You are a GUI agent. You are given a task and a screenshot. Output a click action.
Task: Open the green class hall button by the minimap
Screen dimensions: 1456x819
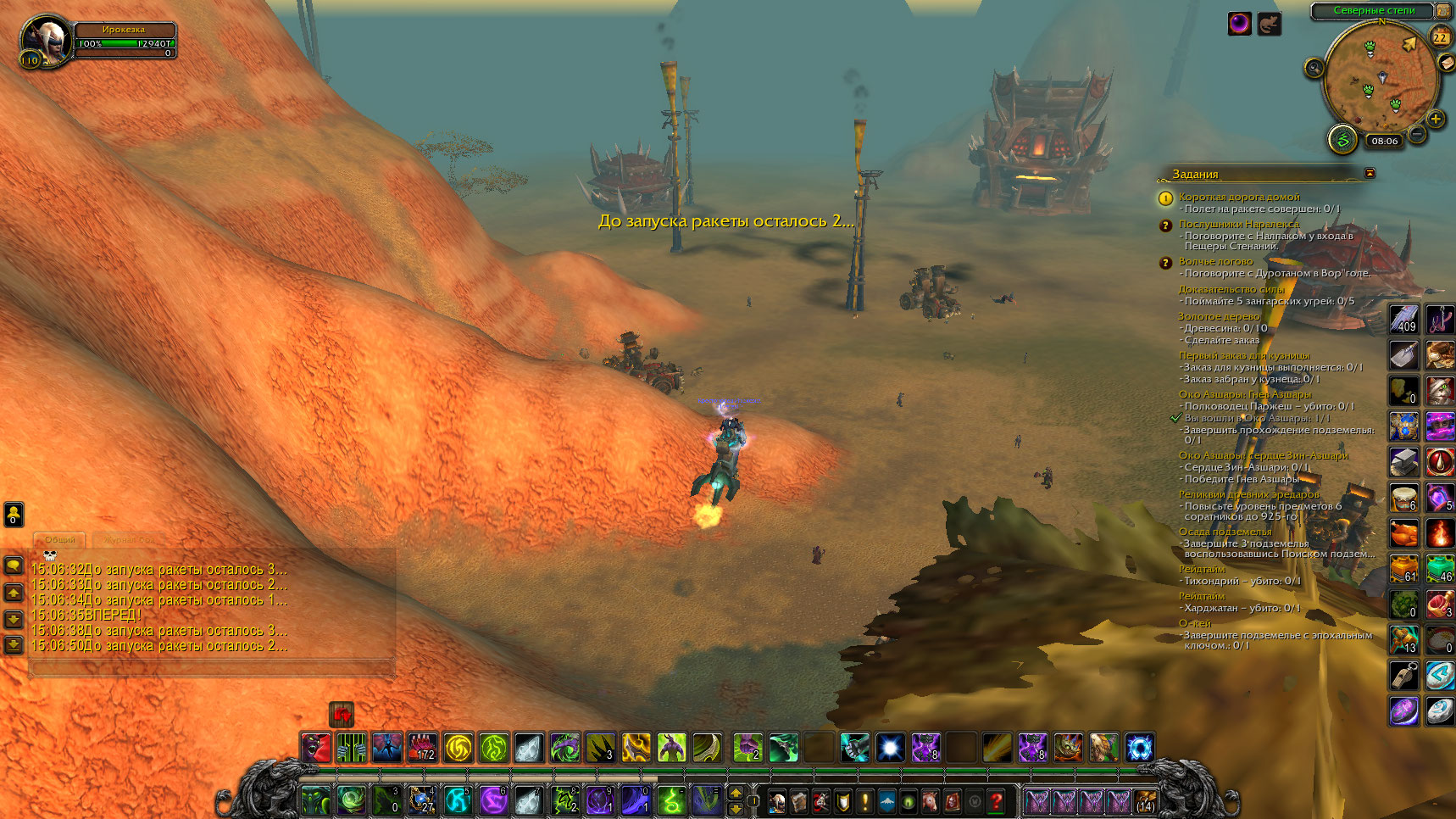click(1342, 138)
